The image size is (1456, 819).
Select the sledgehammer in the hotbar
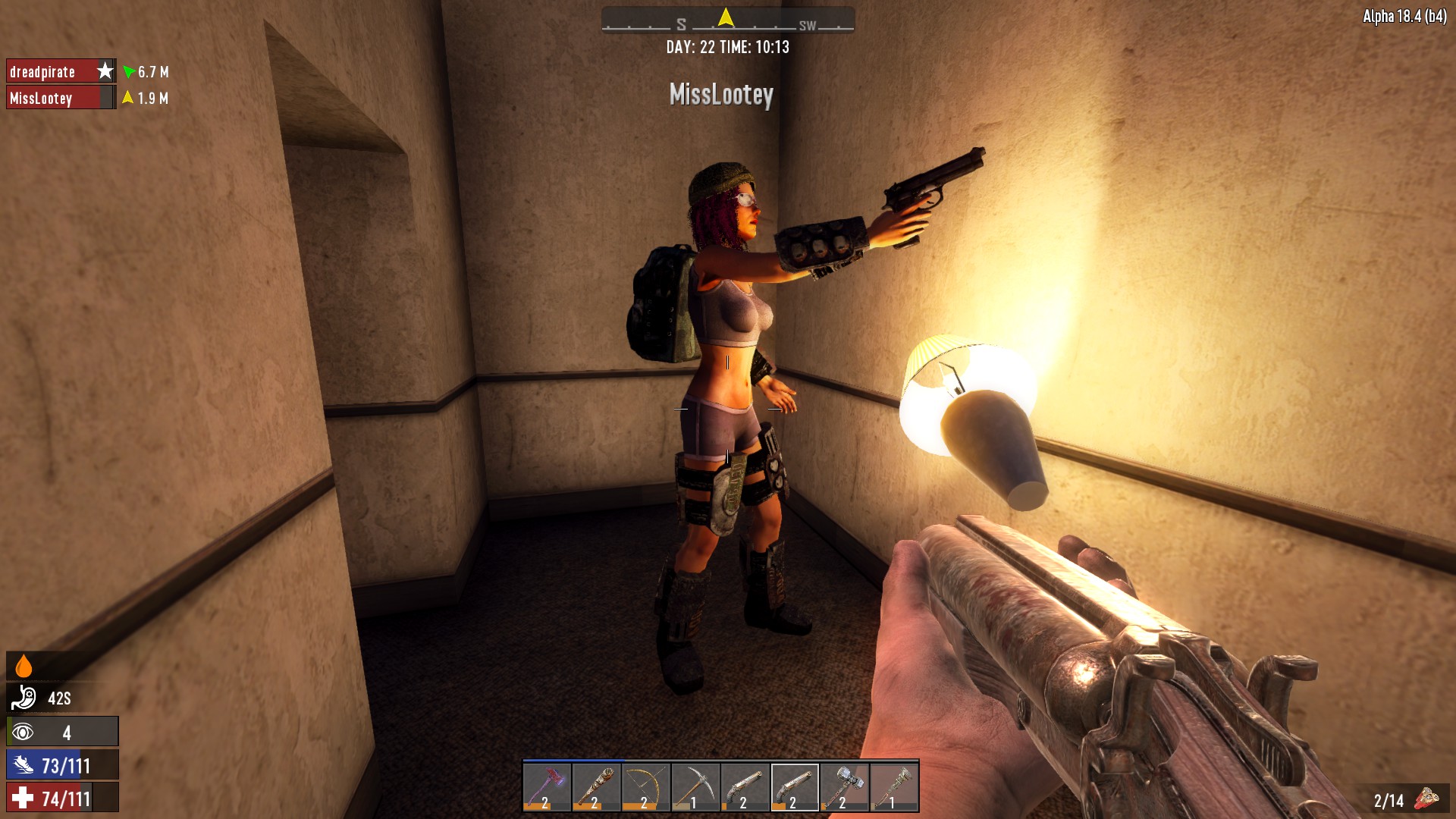pos(844,787)
